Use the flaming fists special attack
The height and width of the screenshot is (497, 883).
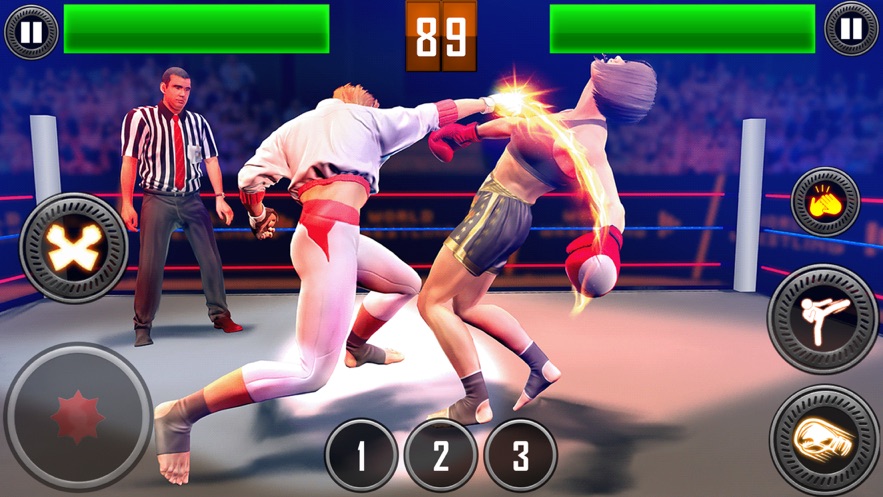825,202
